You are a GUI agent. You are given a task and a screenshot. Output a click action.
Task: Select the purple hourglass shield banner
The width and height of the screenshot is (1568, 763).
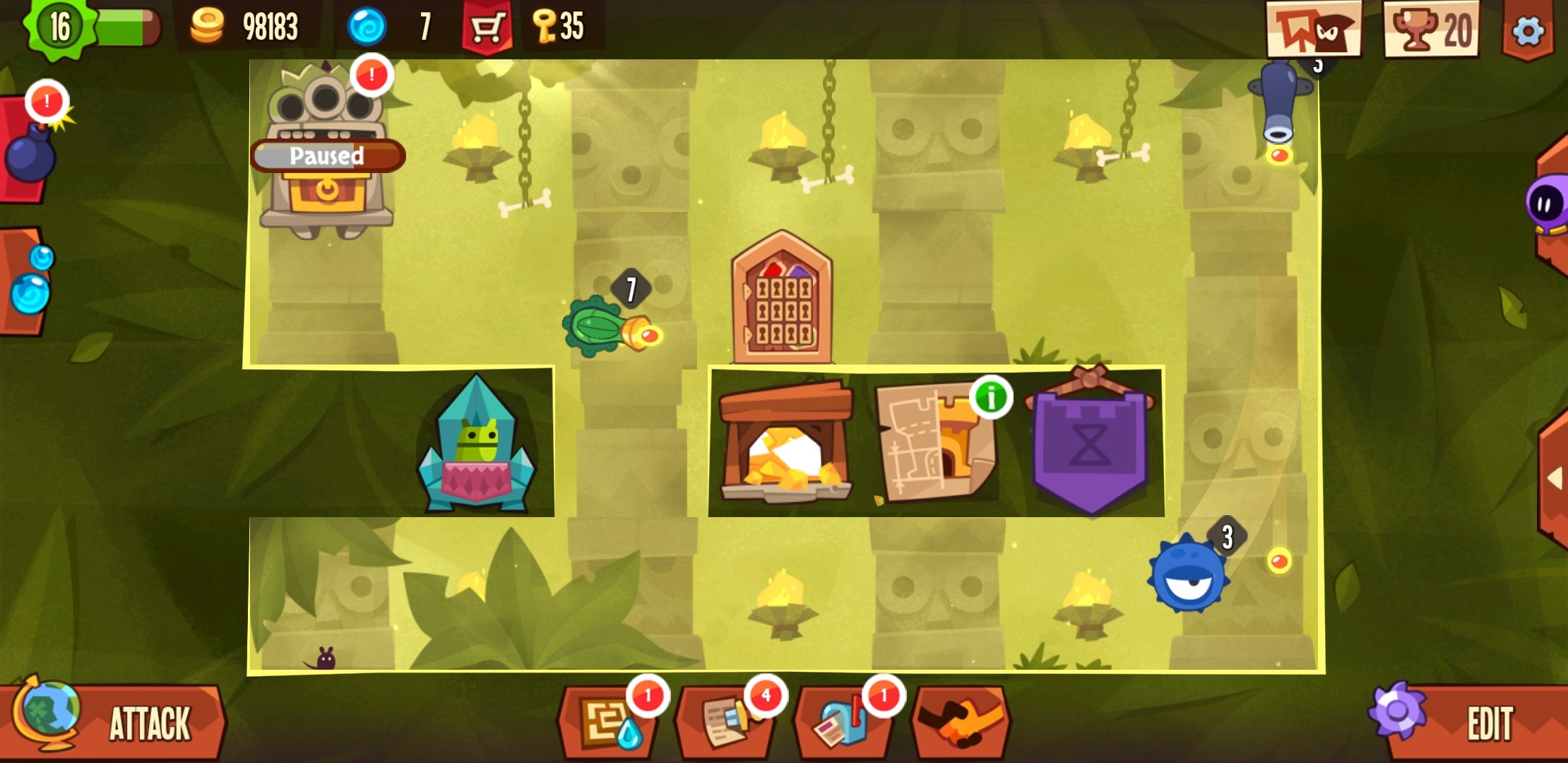[x=1090, y=444]
